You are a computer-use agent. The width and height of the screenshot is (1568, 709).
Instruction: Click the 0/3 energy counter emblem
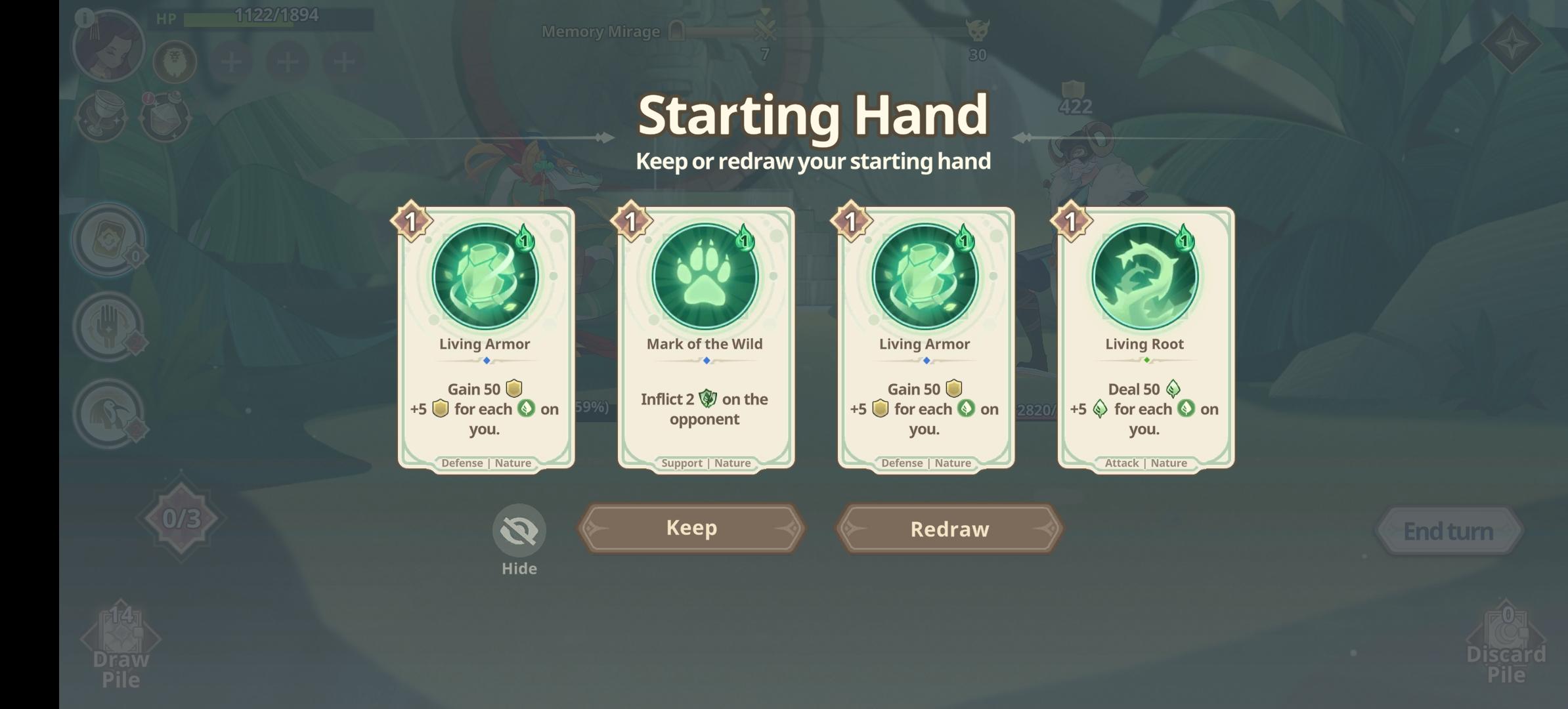point(181,518)
